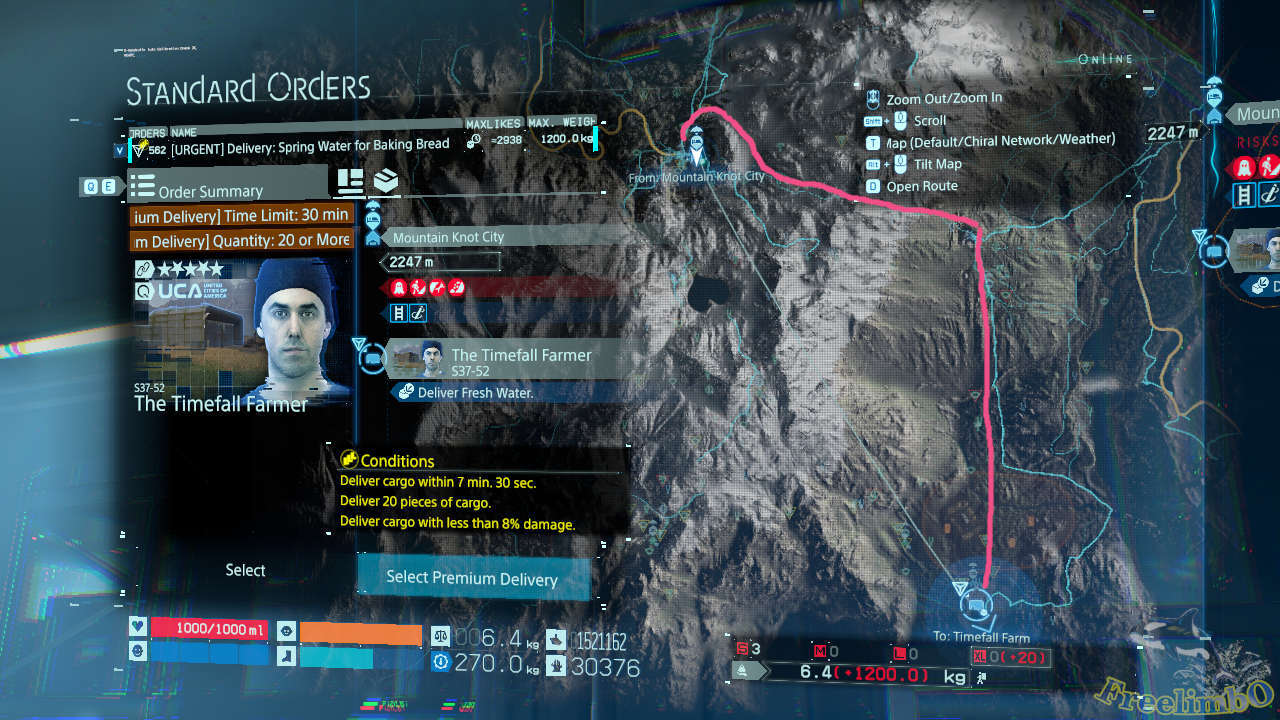Enable Tilt Map from the legend

pyautogui.click(x=874, y=164)
